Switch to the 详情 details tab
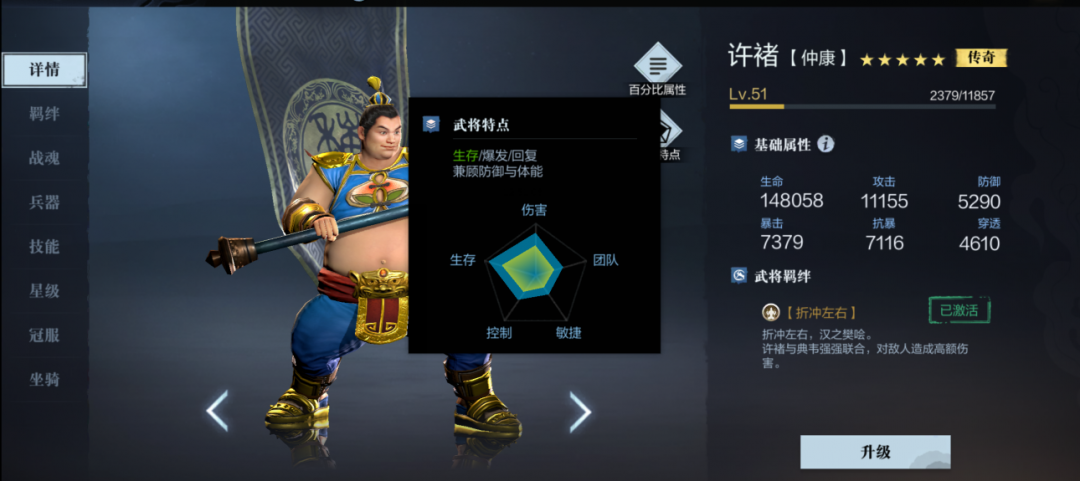The image size is (1080, 481). [44, 70]
